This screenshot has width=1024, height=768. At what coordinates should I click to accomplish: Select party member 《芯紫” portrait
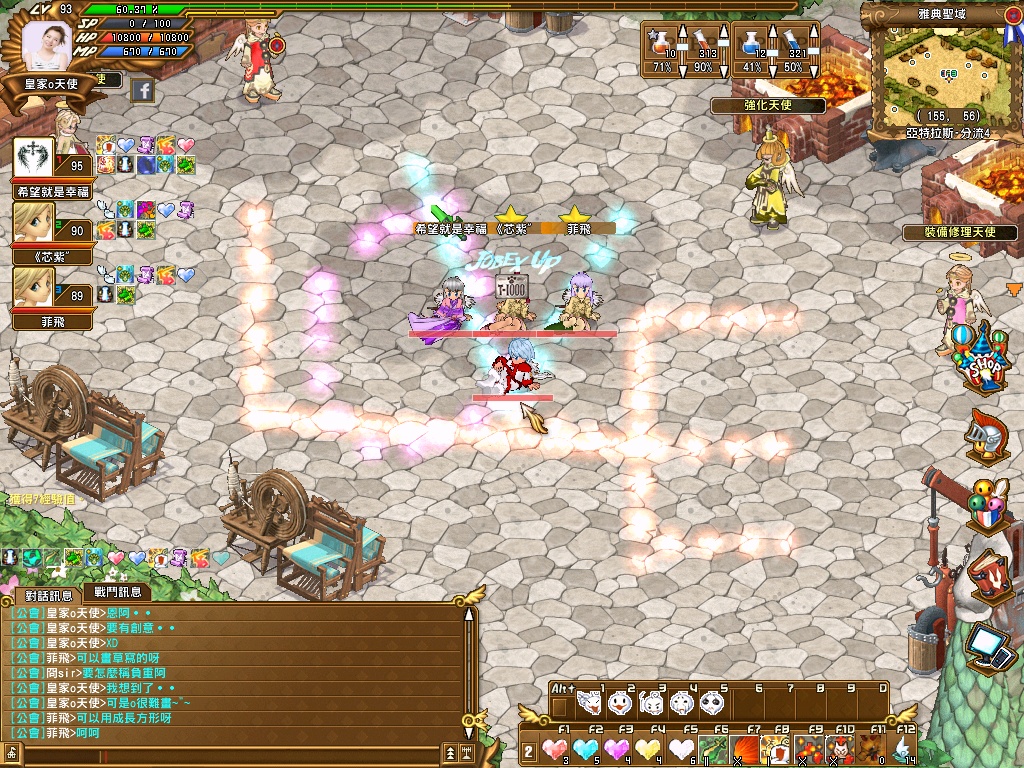point(34,224)
